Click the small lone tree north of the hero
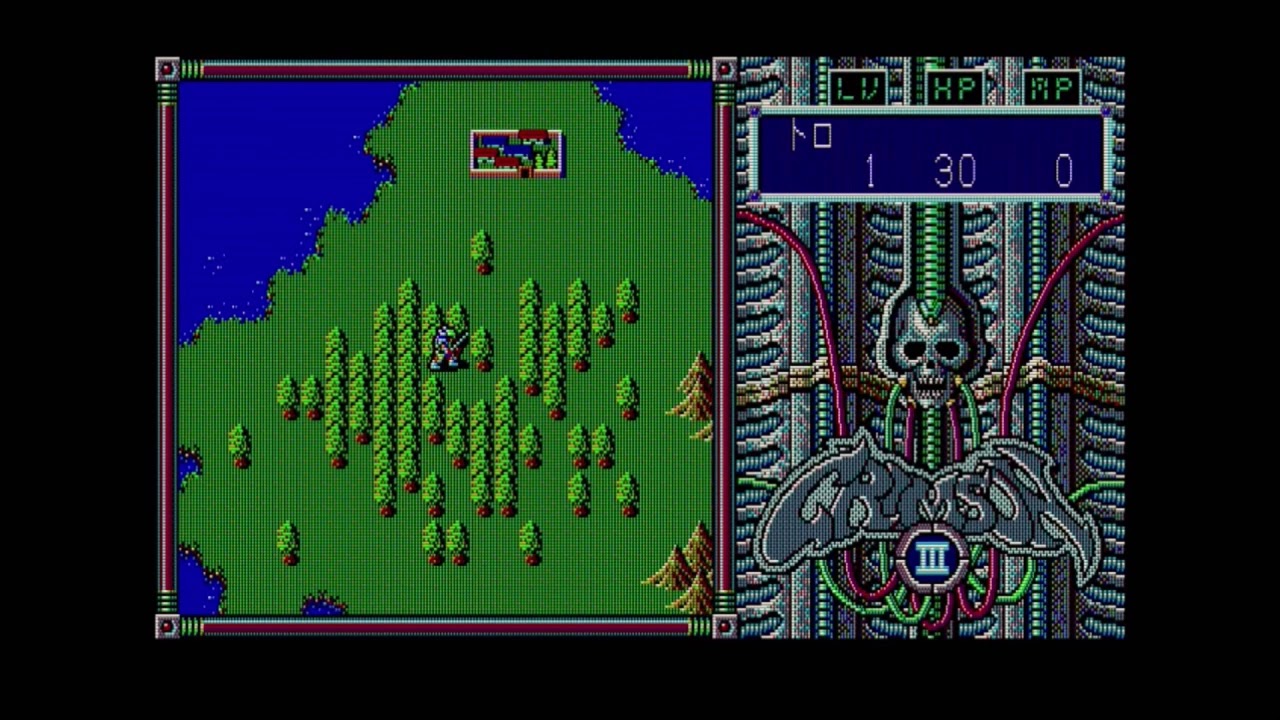 (x=480, y=245)
